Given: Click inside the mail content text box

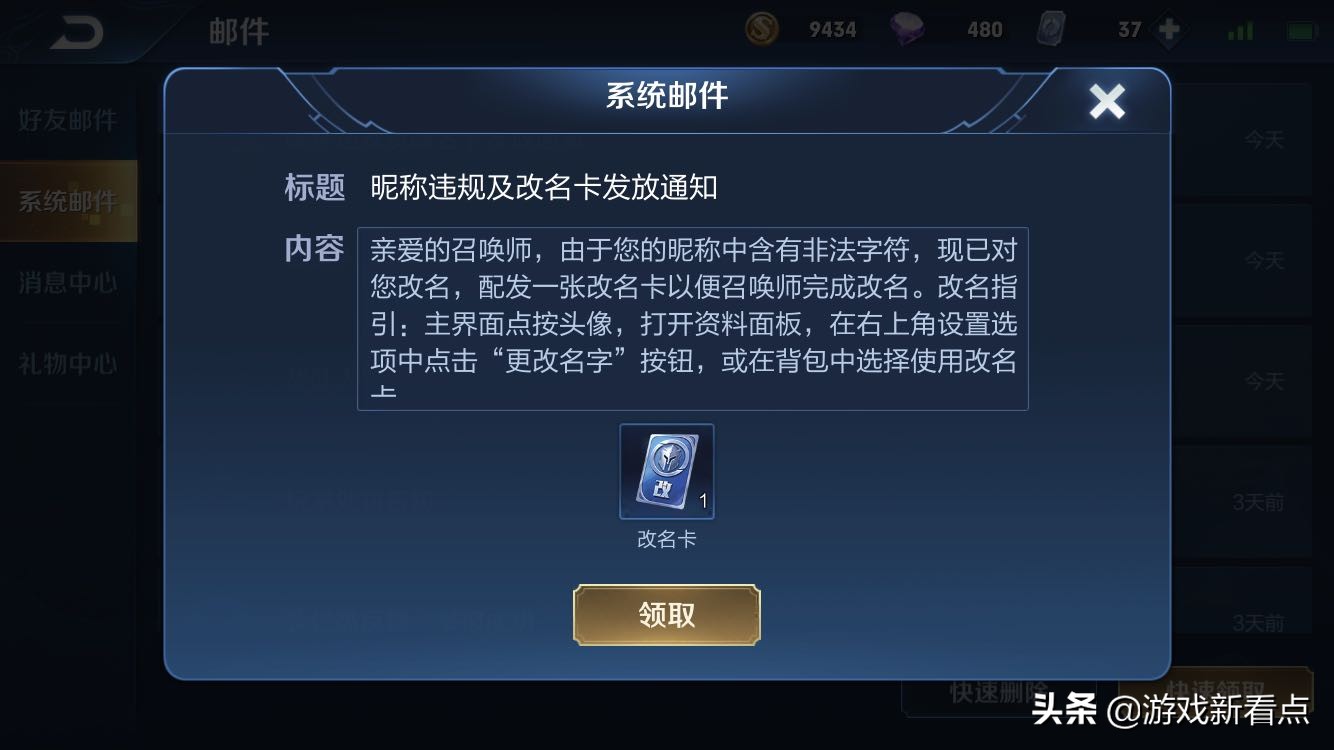Looking at the screenshot, I should [692, 318].
